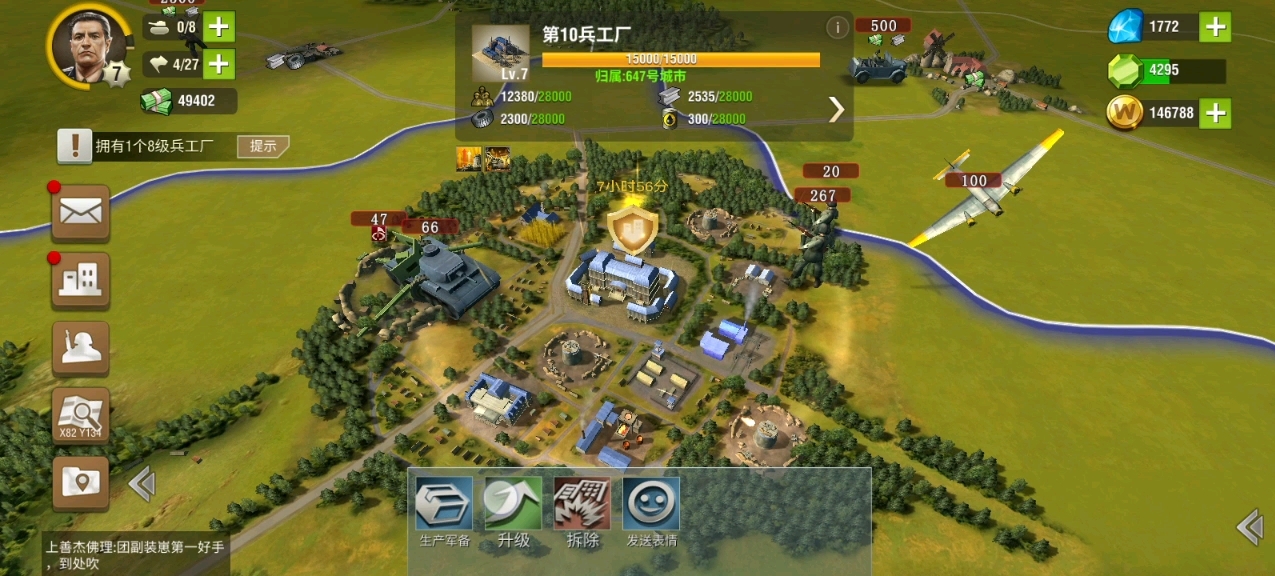Open the soldier troops menu
Image resolution: width=1275 pixels, height=576 pixels.
pyautogui.click(x=81, y=347)
